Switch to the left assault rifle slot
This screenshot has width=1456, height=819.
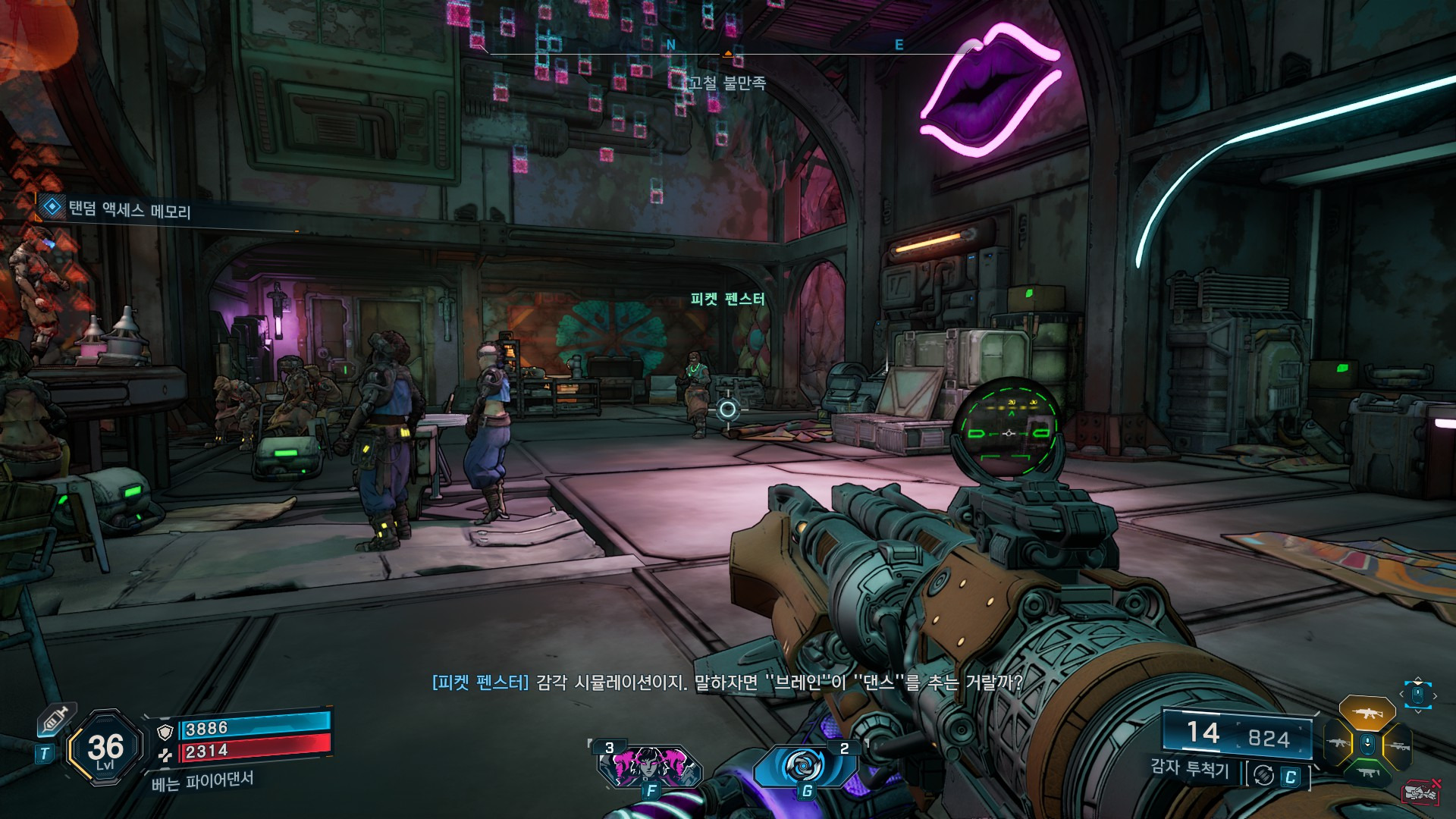click(1338, 743)
